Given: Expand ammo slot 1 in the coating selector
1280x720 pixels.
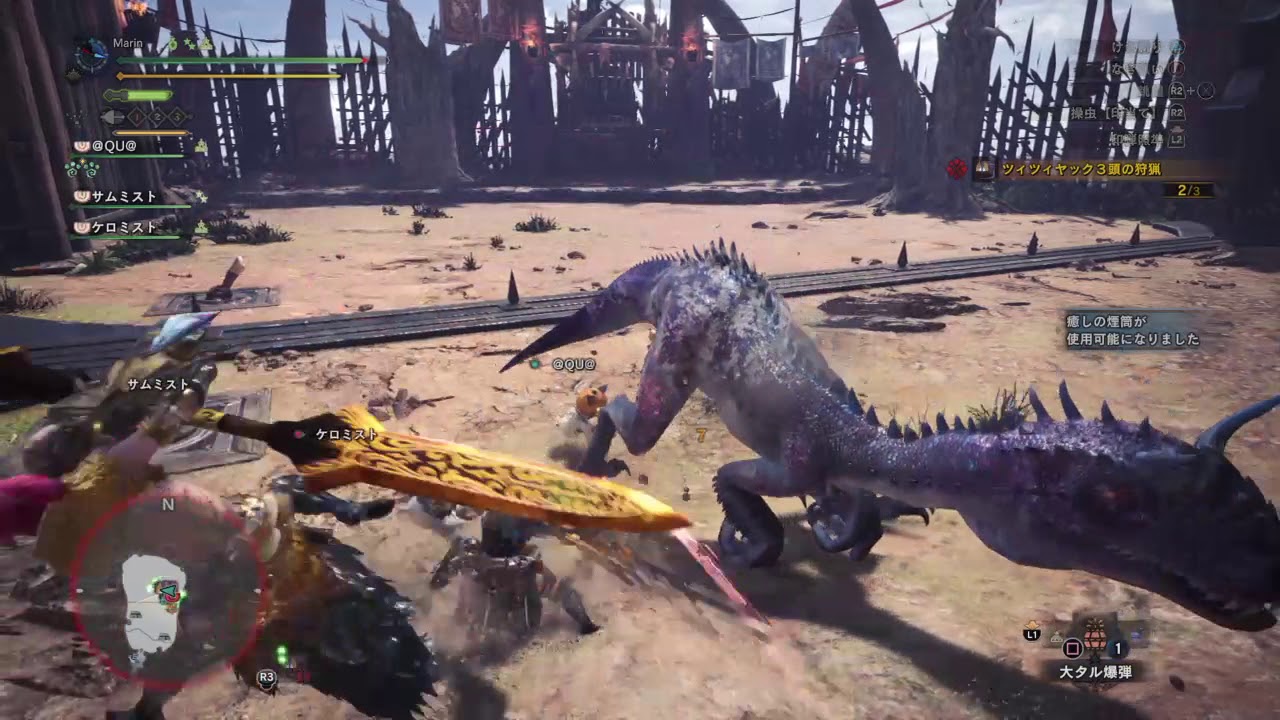Looking at the screenshot, I should 136,117.
